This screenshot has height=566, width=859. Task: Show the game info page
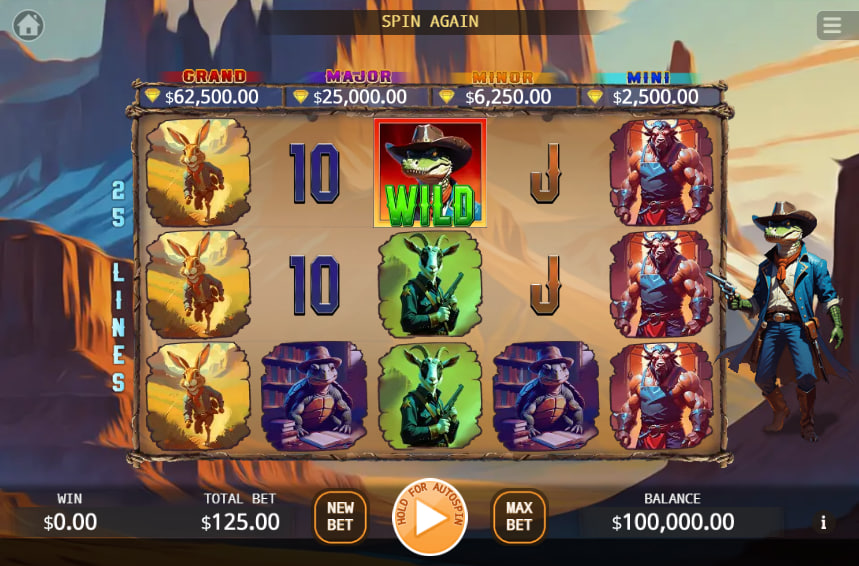(823, 522)
